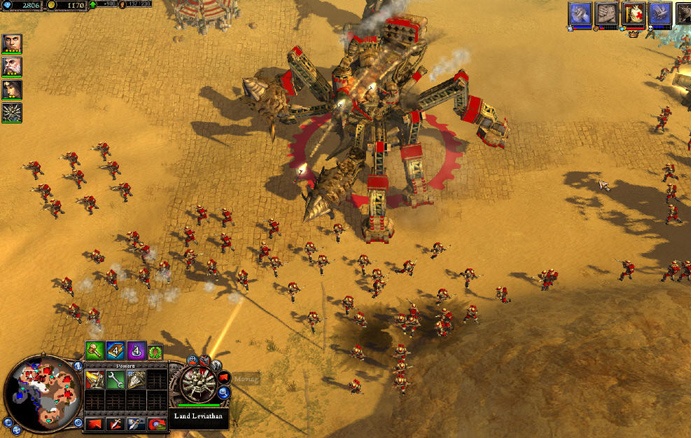This screenshot has width=700, height=438.
Task: Activate the third power slot ability
Action: tap(136, 380)
